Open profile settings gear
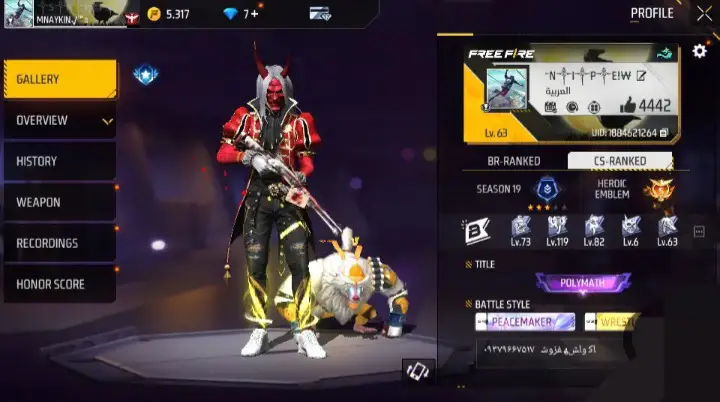This screenshot has height=402, width=720. (x=700, y=51)
